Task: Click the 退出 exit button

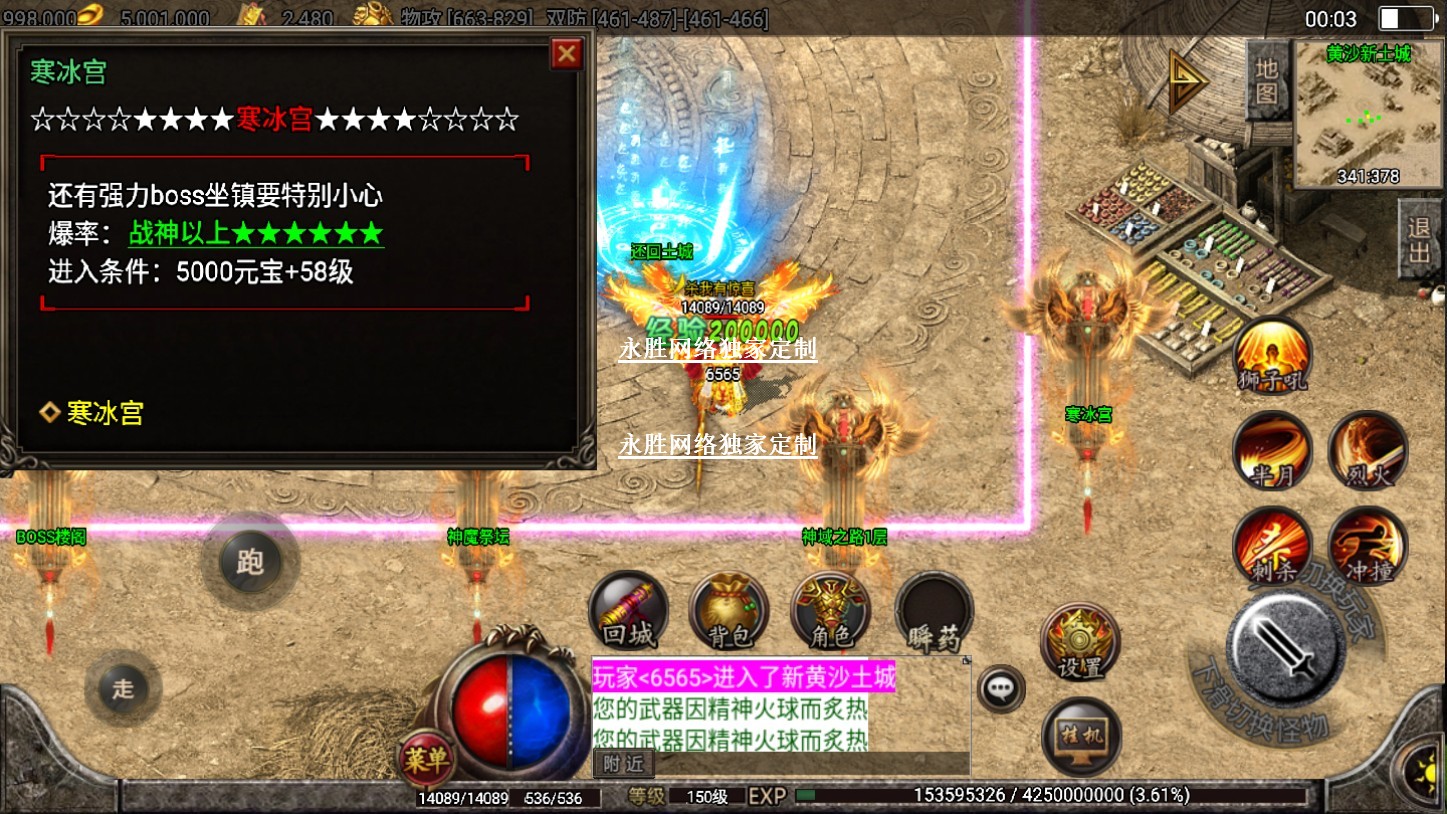Action: click(x=1420, y=240)
